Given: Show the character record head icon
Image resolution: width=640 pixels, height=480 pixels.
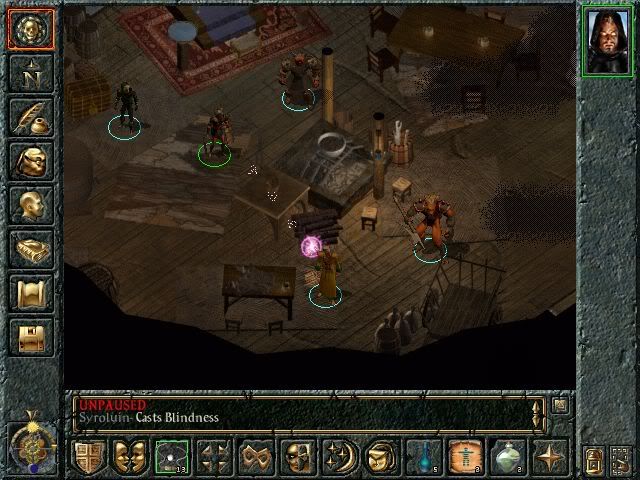Looking at the screenshot, I should [x=30, y=205].
